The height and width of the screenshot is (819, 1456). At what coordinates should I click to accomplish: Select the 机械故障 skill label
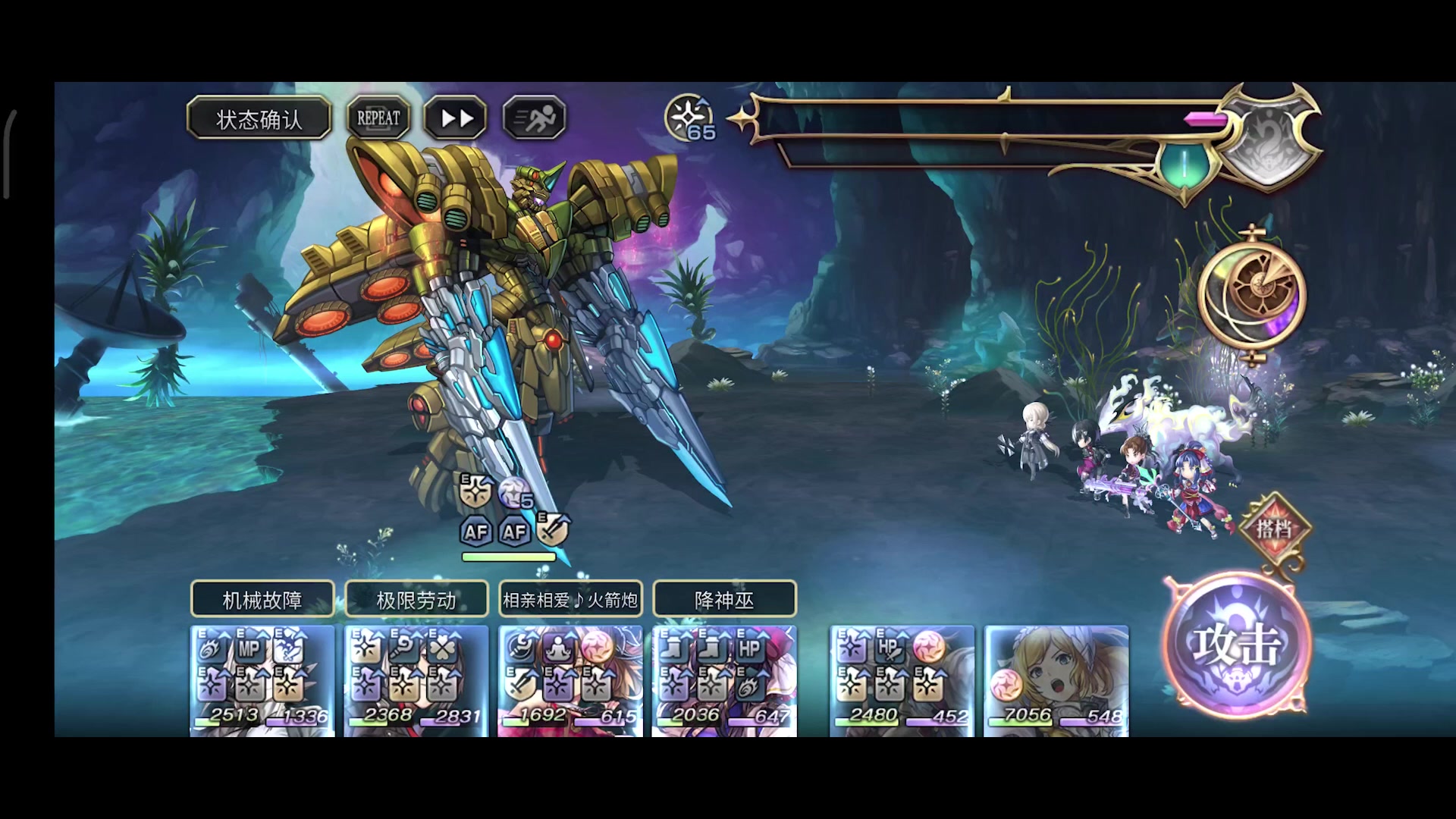262,600
